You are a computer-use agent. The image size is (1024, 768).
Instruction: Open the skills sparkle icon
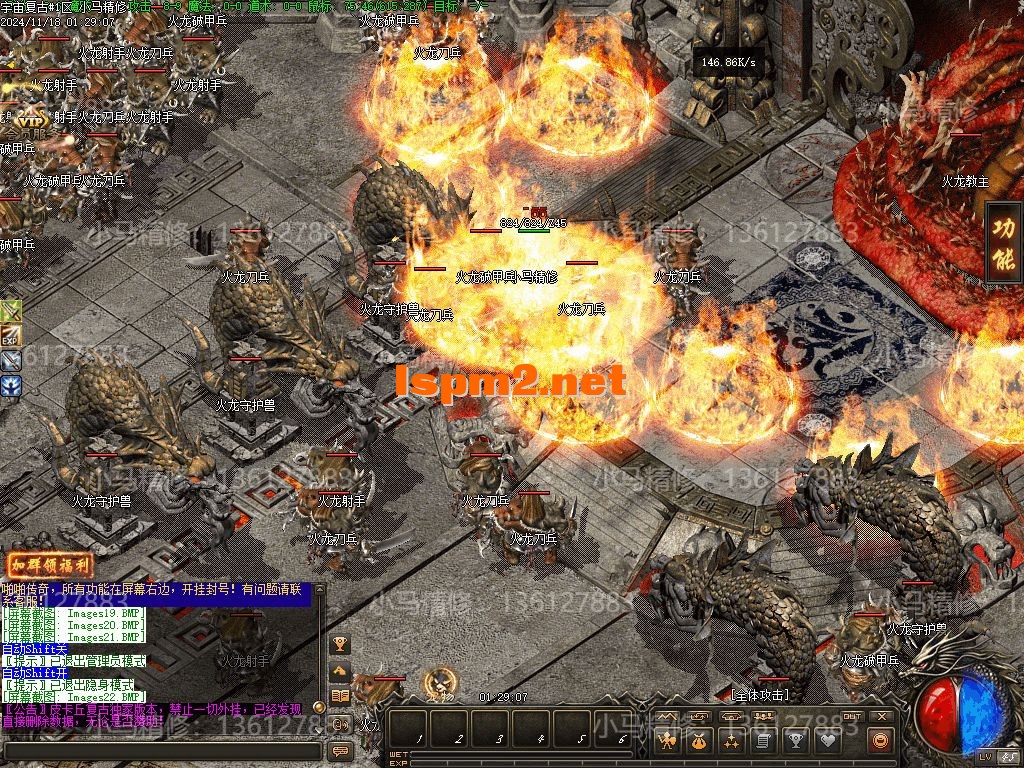tap(732, 741)
